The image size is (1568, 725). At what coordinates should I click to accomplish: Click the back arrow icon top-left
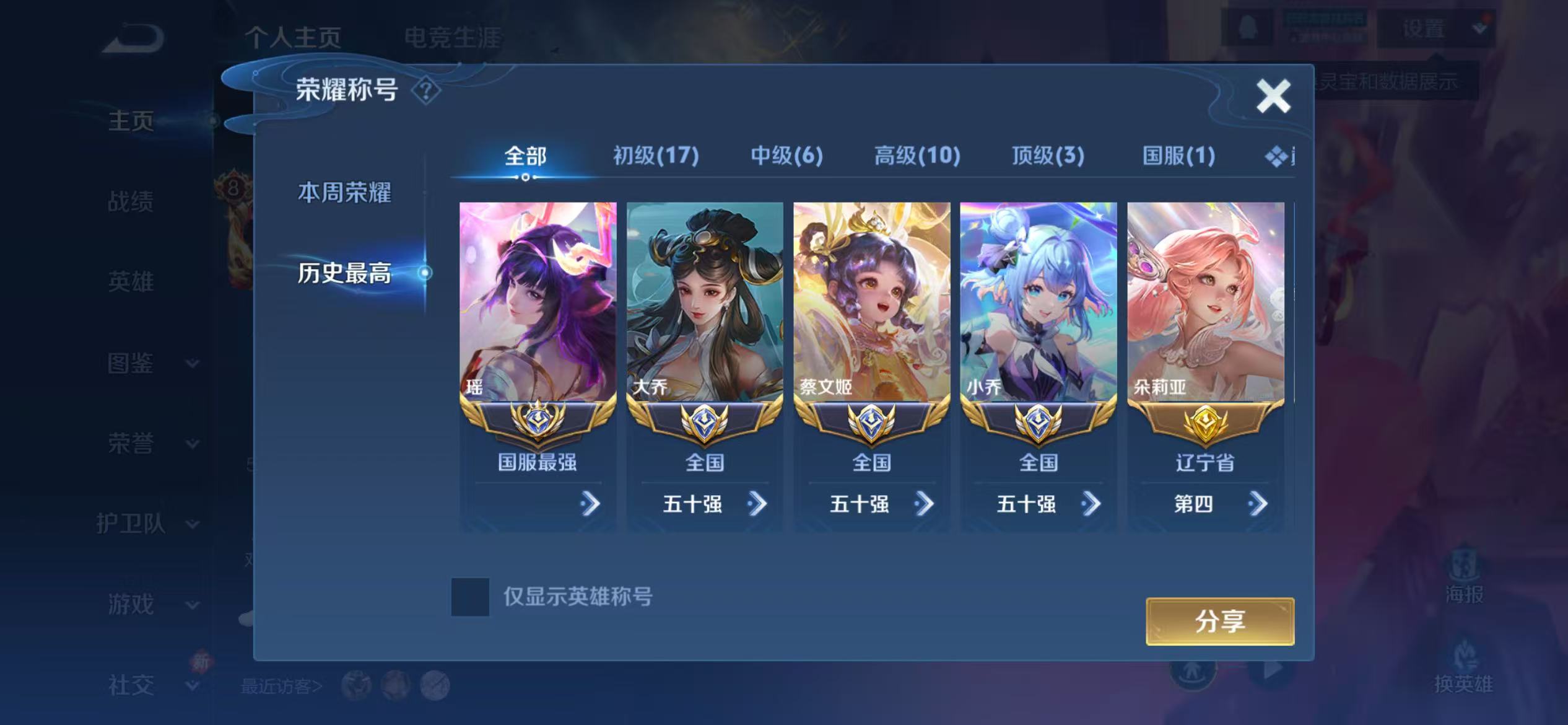[132, 38]
